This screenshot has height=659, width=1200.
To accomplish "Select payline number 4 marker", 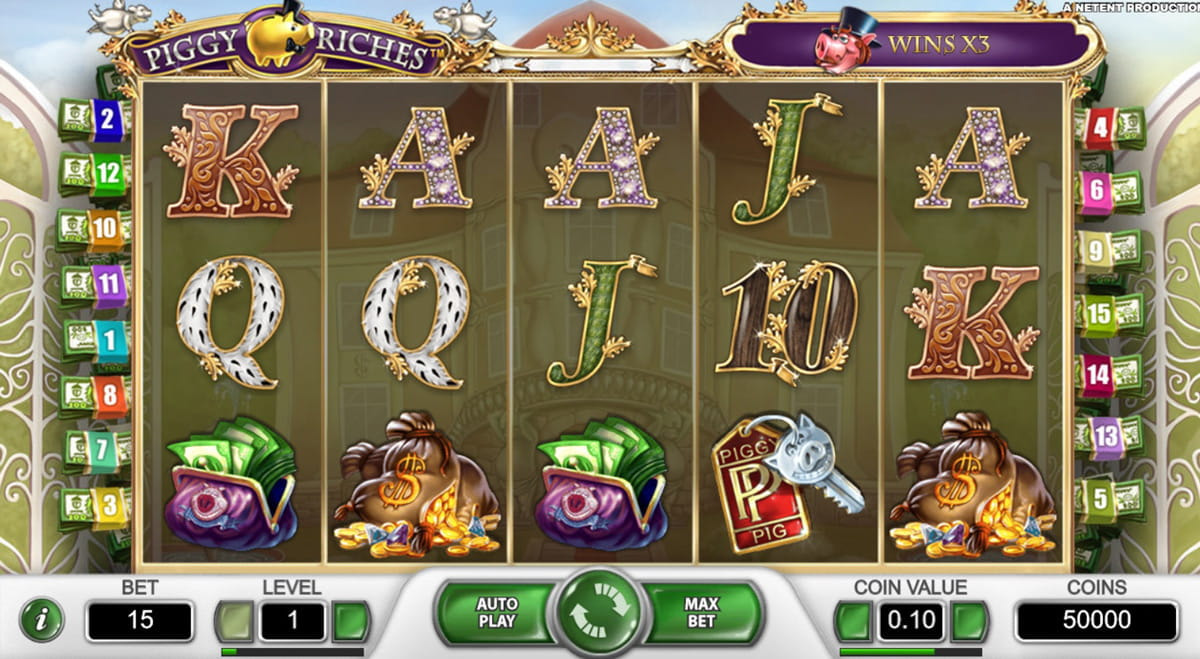I will pyautogui.click(x=1100, y=128).
